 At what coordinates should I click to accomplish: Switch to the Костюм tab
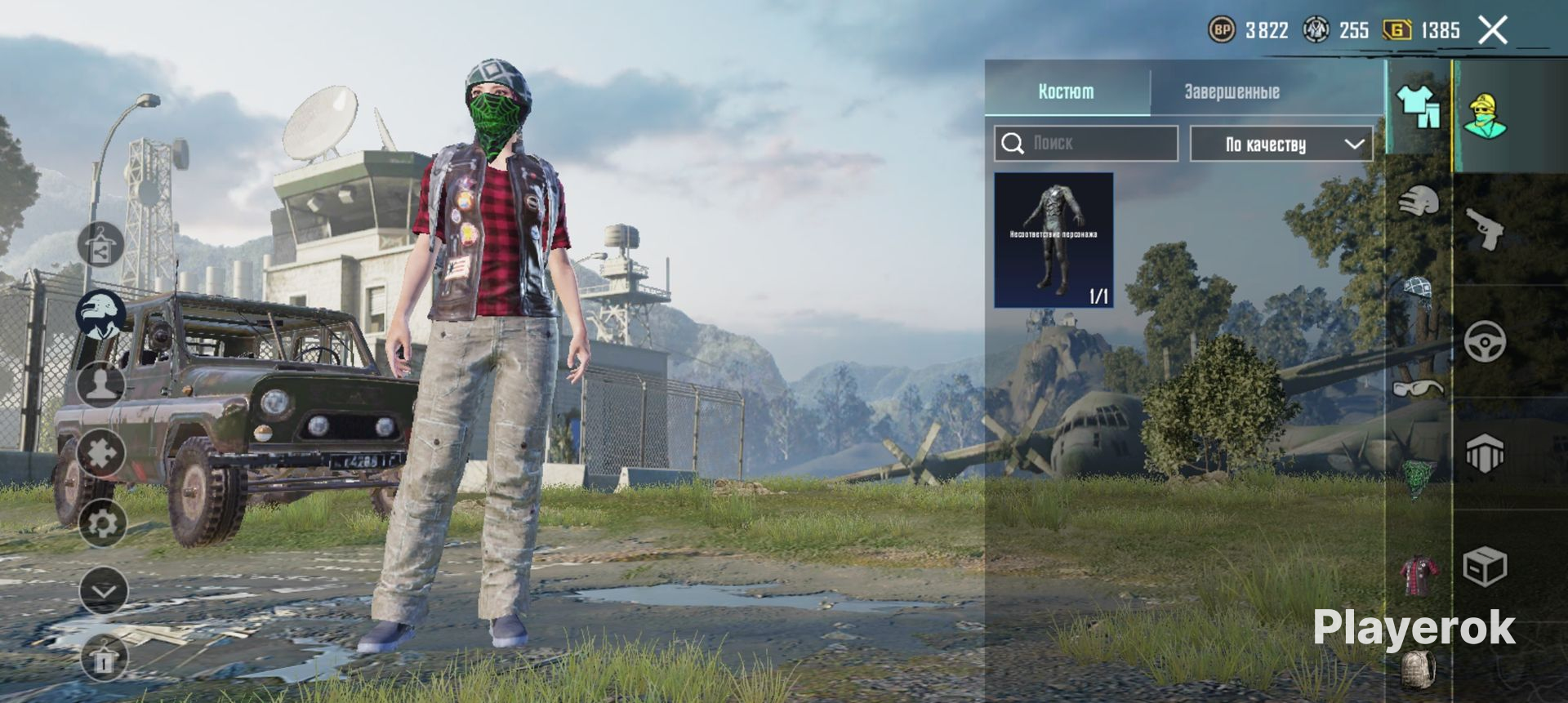pos(1066,91)
